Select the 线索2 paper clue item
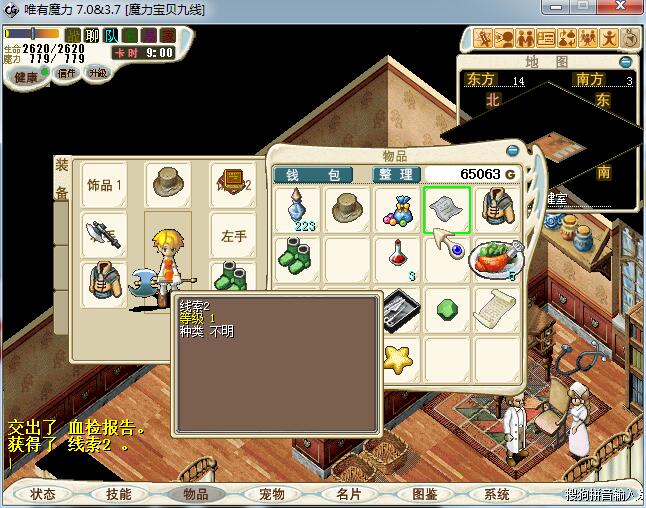The image size is (646, 508). pos(446,209)
